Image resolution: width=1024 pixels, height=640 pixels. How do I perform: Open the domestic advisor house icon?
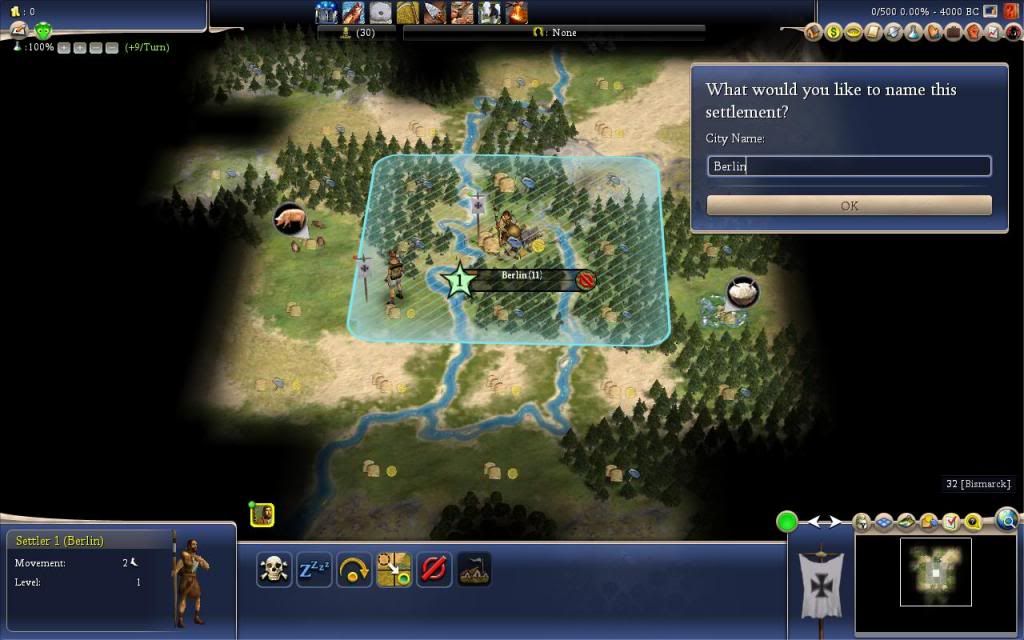tap(814, 32)
